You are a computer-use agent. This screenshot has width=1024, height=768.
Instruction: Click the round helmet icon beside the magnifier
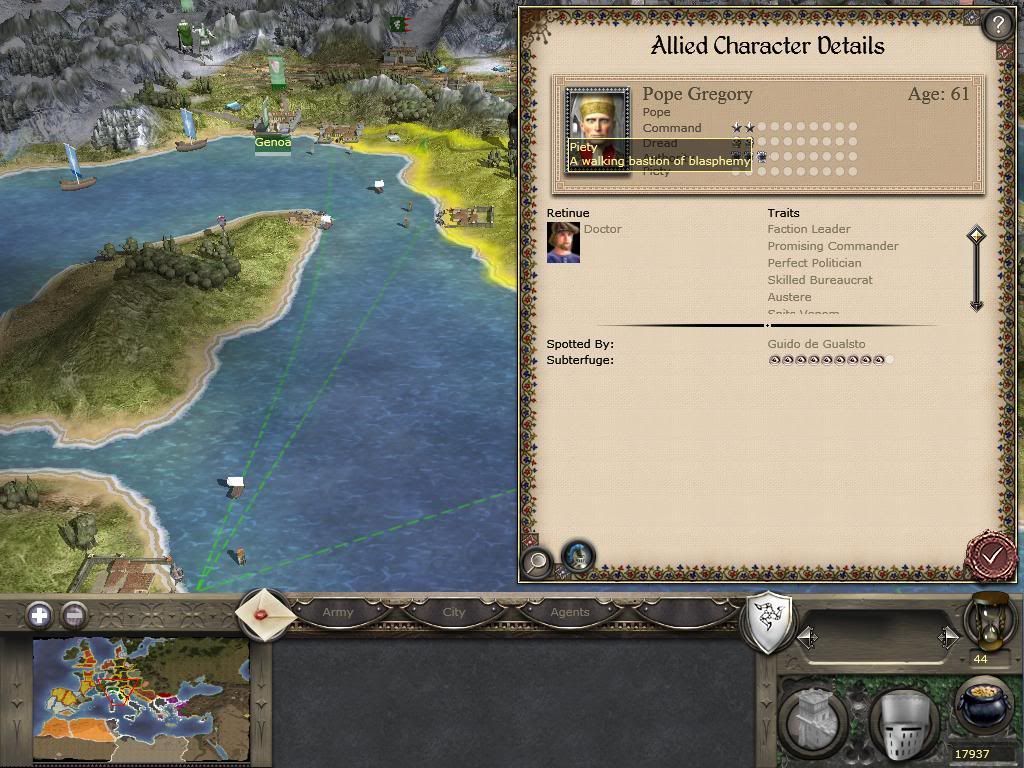(578, 556)
